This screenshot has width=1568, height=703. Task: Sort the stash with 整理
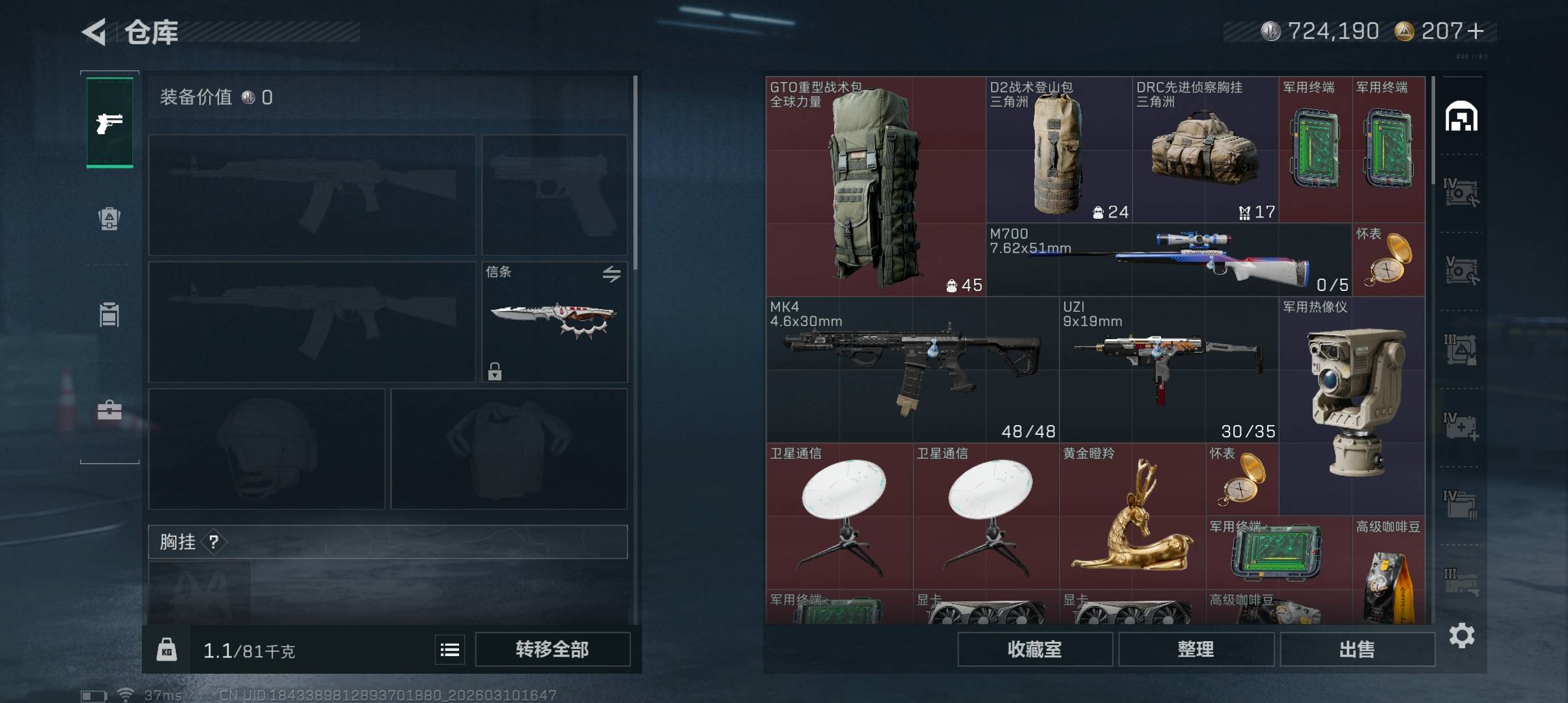[x=1196, y=649]
